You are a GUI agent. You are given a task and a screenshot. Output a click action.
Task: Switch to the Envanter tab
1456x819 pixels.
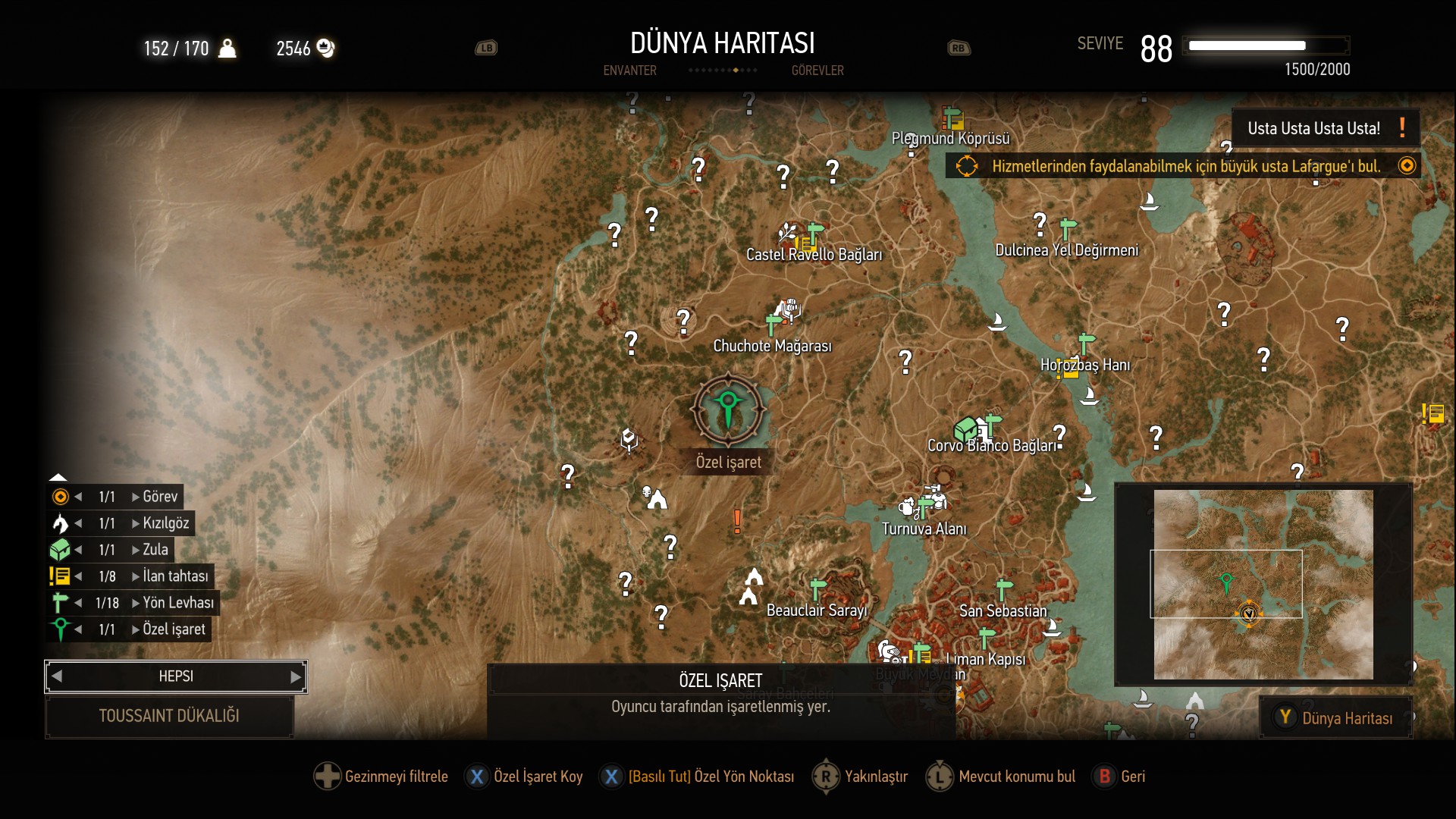pyautogui.click(x=629, y=71)
